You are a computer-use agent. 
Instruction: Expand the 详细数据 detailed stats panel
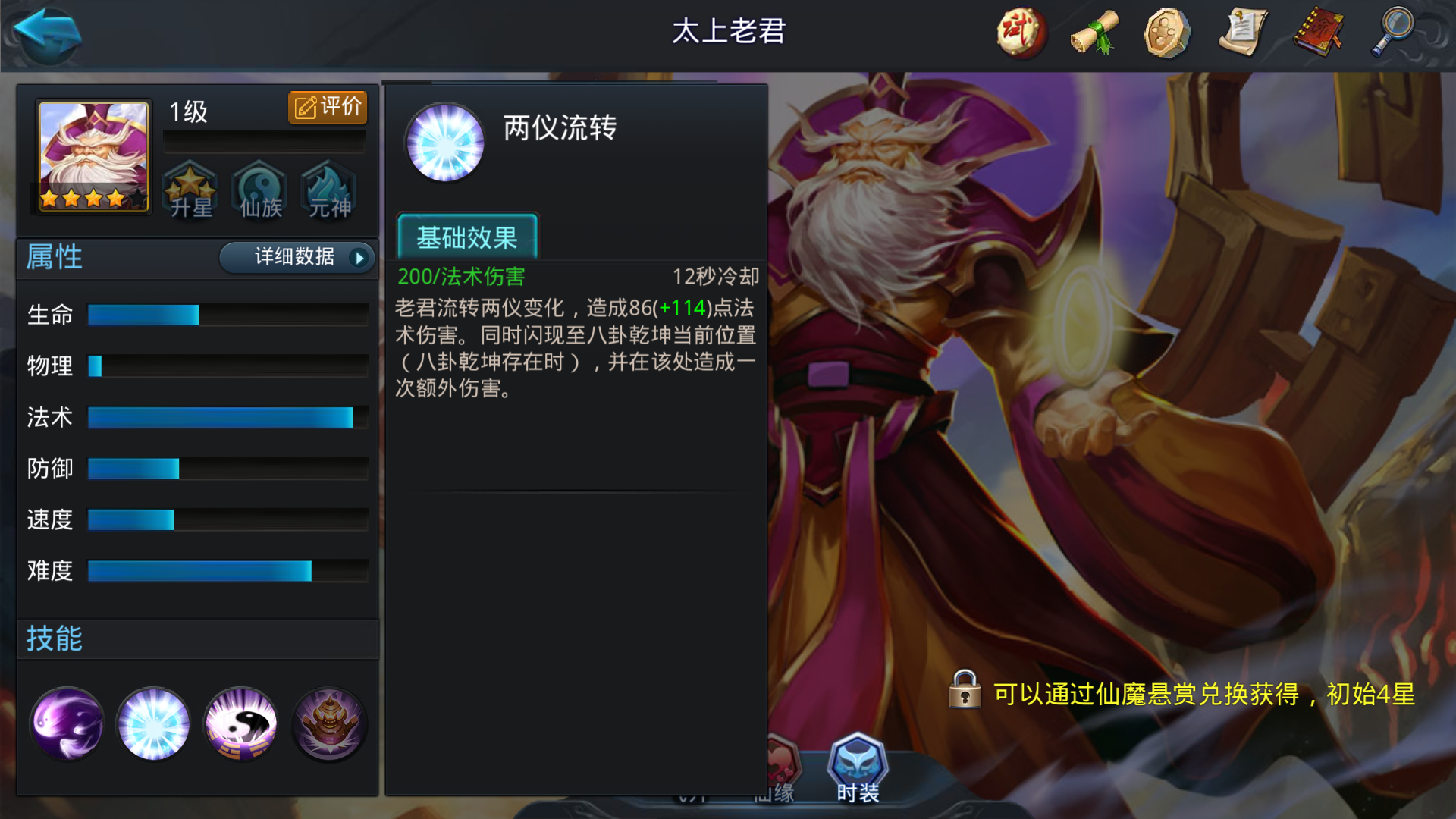click(x=295, y=258)
